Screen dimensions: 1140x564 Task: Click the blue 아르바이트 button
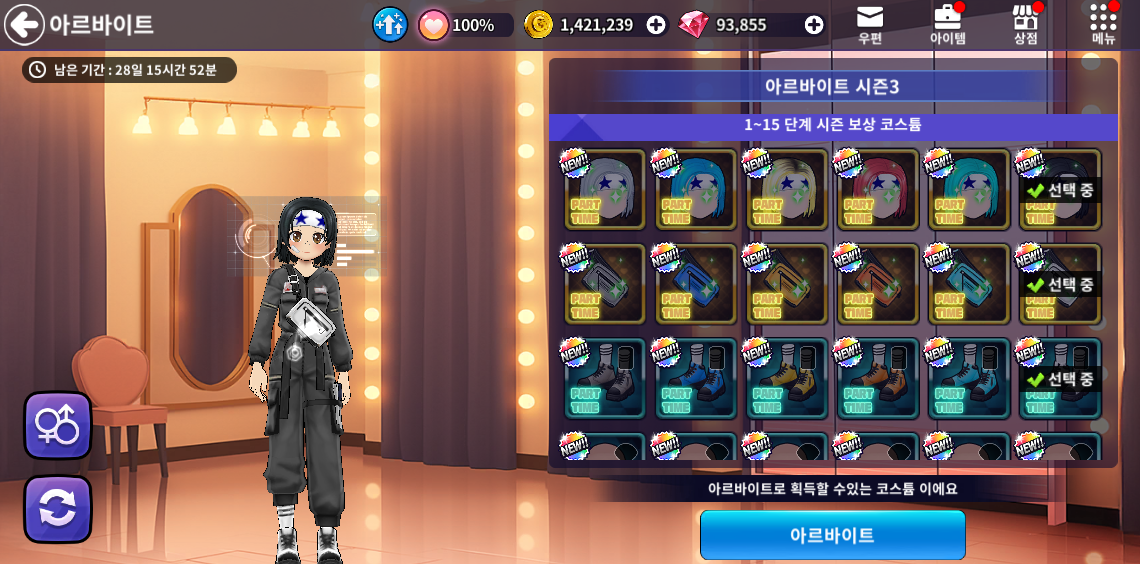click(x=832, y=535)
